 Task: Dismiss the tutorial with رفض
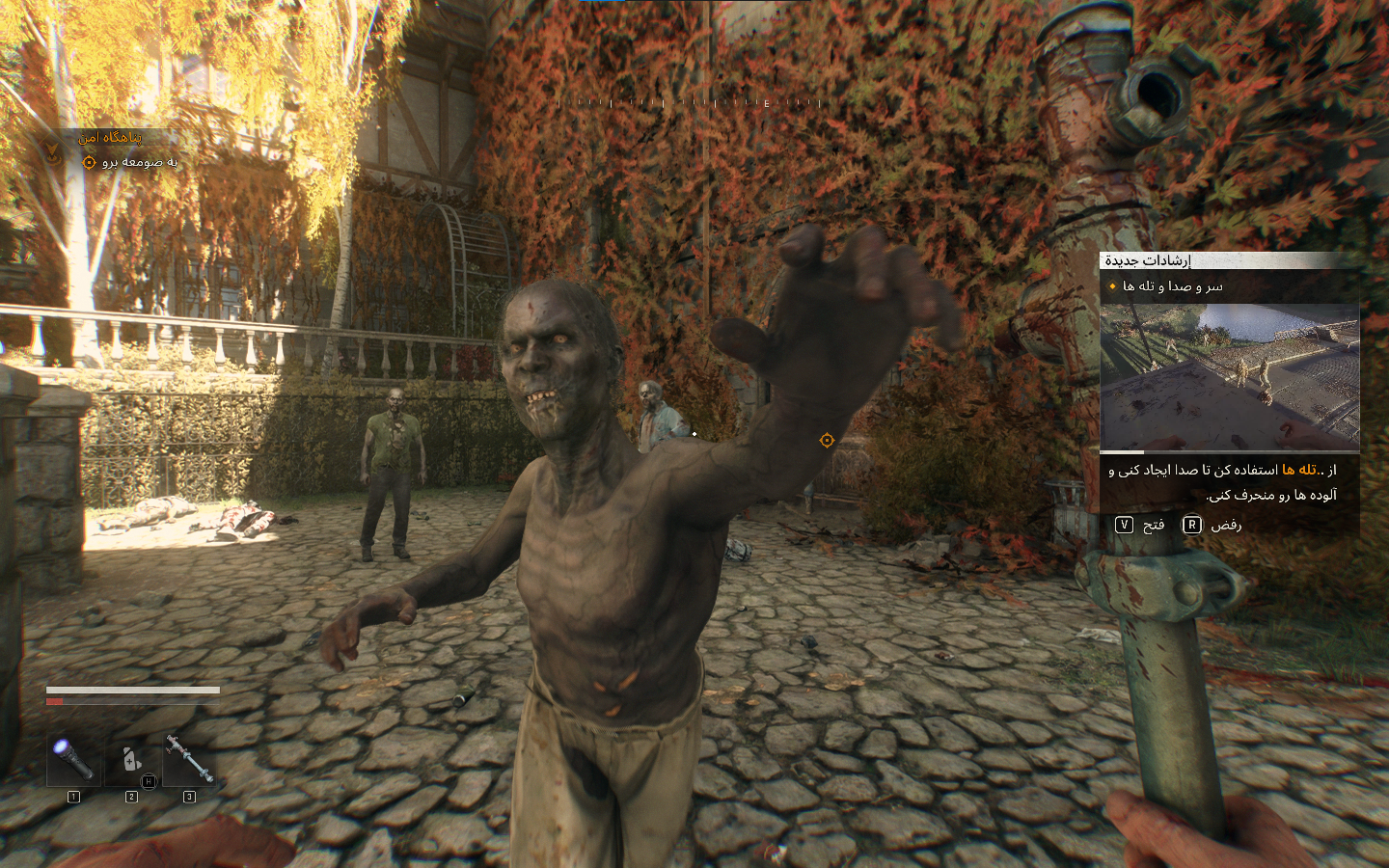[1225, 524]
